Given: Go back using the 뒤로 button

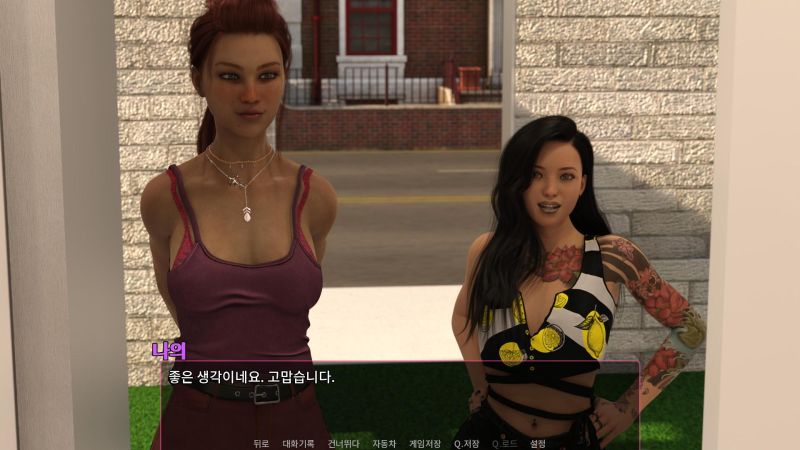Looking at the screenshot, I should click(261, 443).
